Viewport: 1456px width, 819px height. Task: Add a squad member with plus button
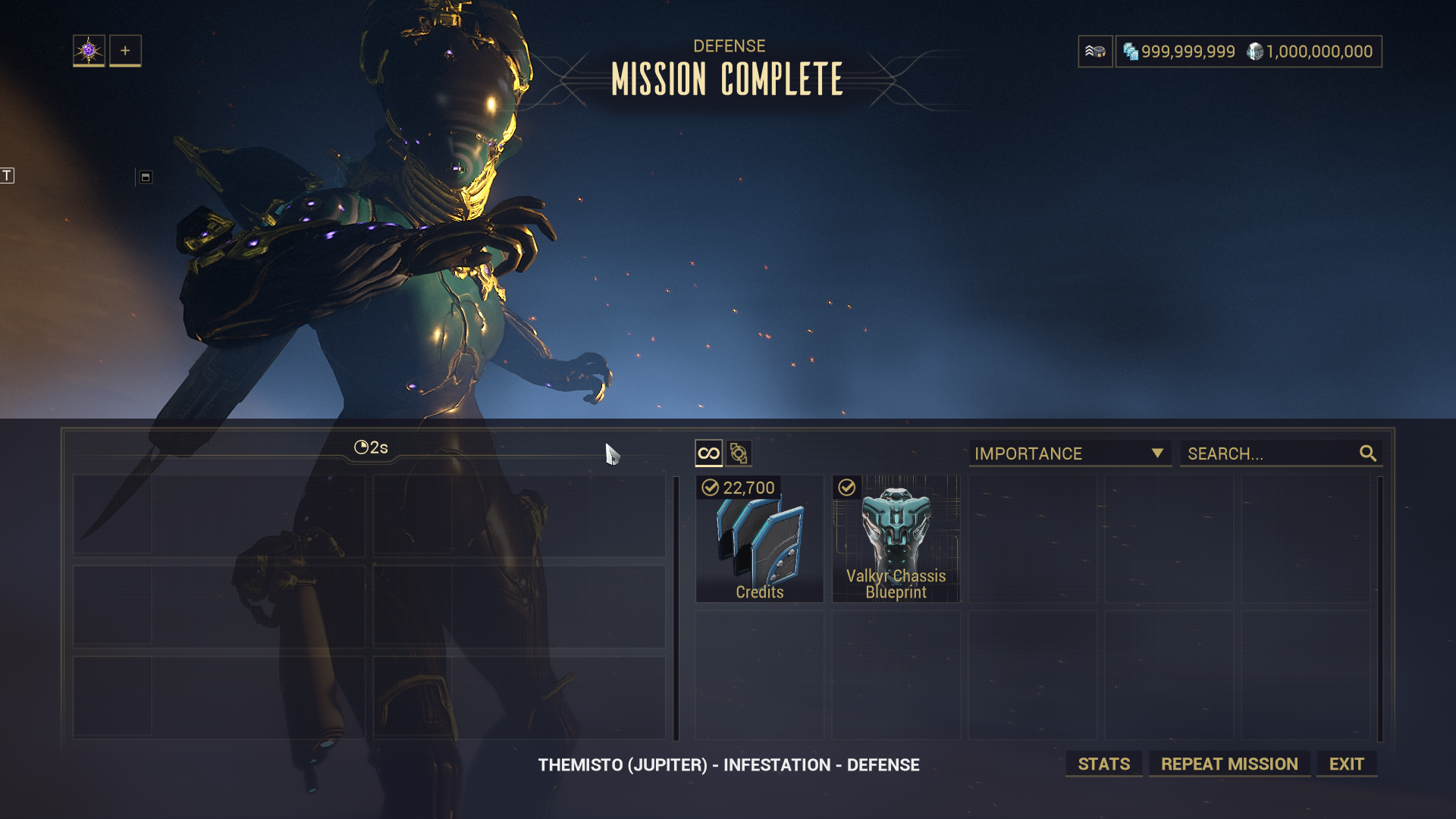[x=125, y=51]
